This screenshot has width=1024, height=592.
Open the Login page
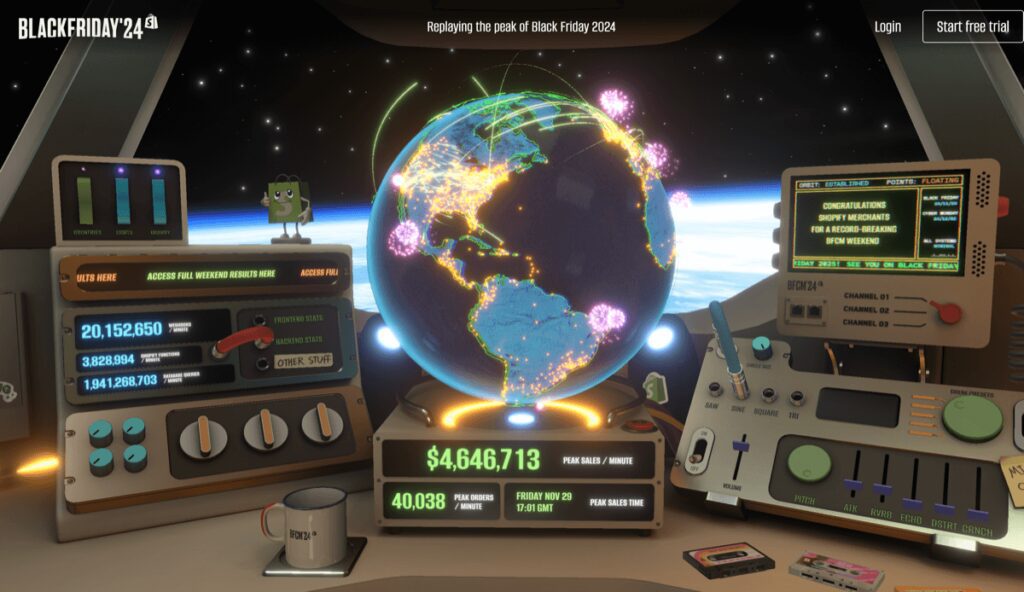[x=887, y=27]
